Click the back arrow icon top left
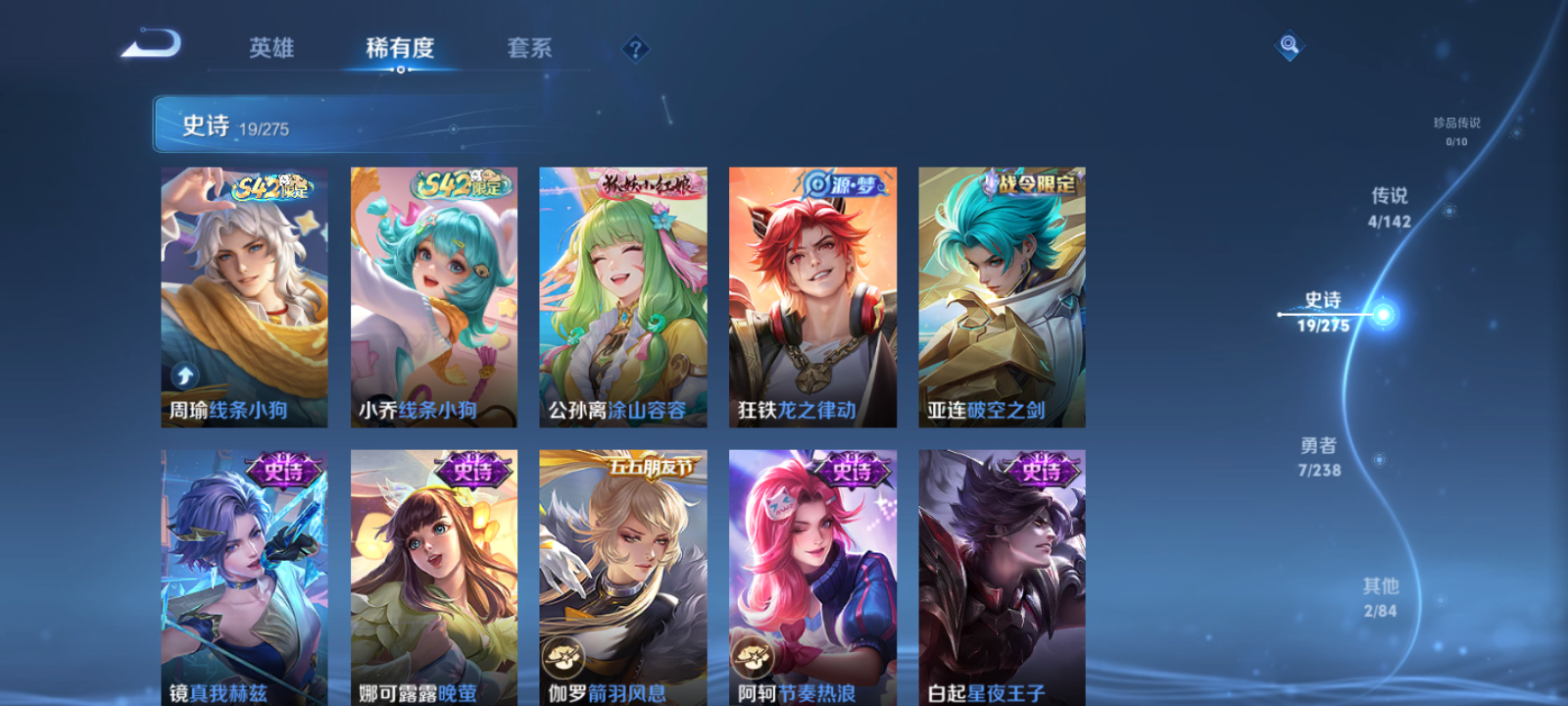This screenshot has height=706, width=1568. (157, 44)
